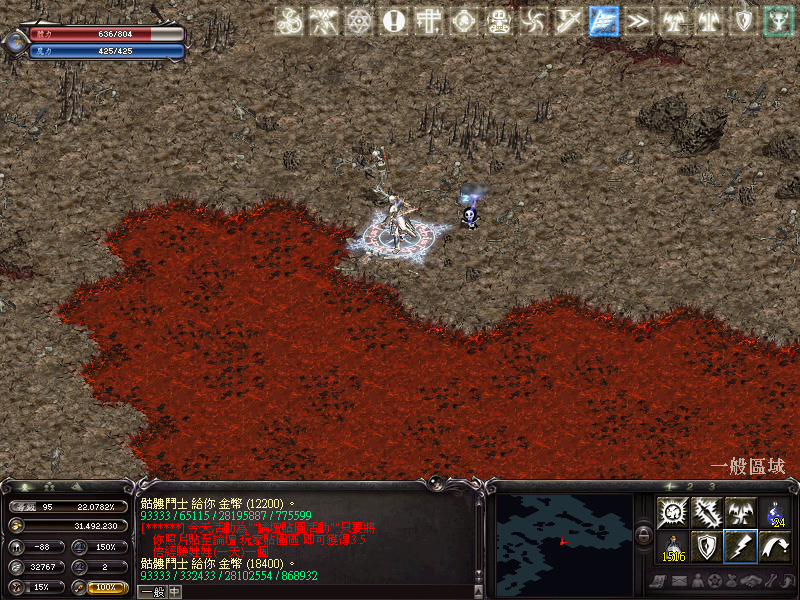Select the lightning bolt skill slot
Screen dimensions: 800x600
click(x=740, y=546)
